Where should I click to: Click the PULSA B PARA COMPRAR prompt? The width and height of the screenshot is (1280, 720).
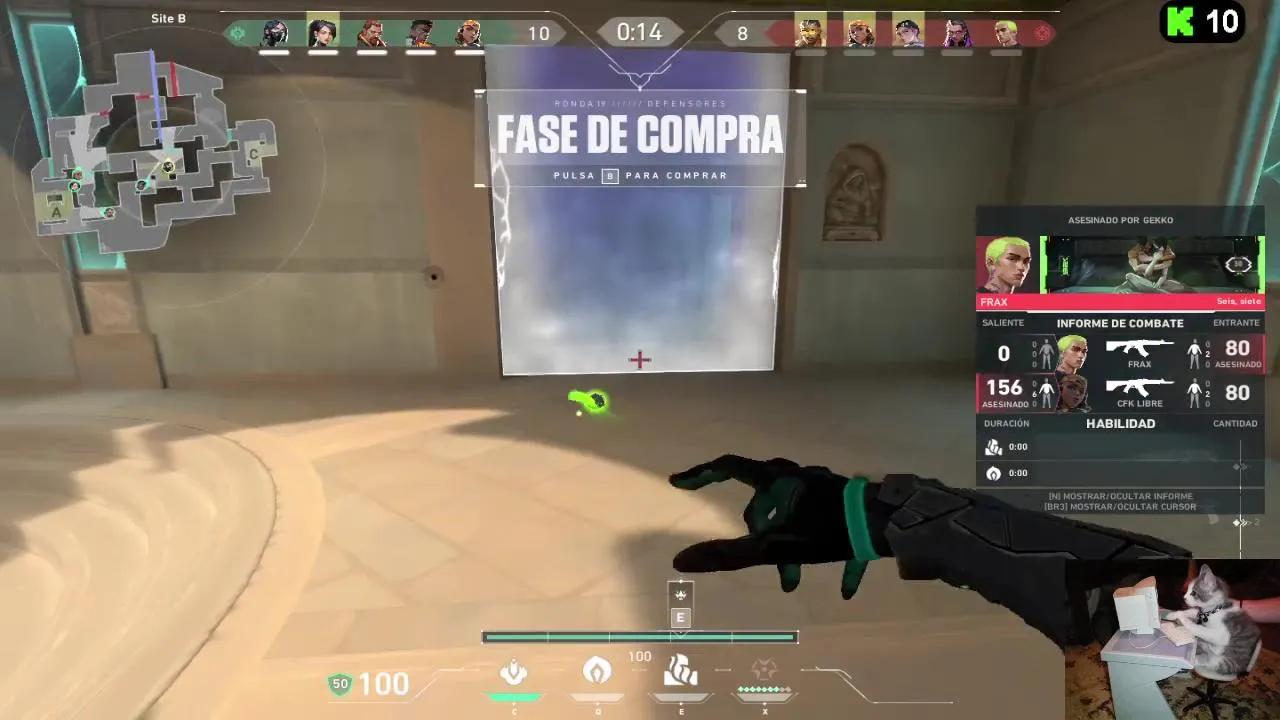coord(640,175)
